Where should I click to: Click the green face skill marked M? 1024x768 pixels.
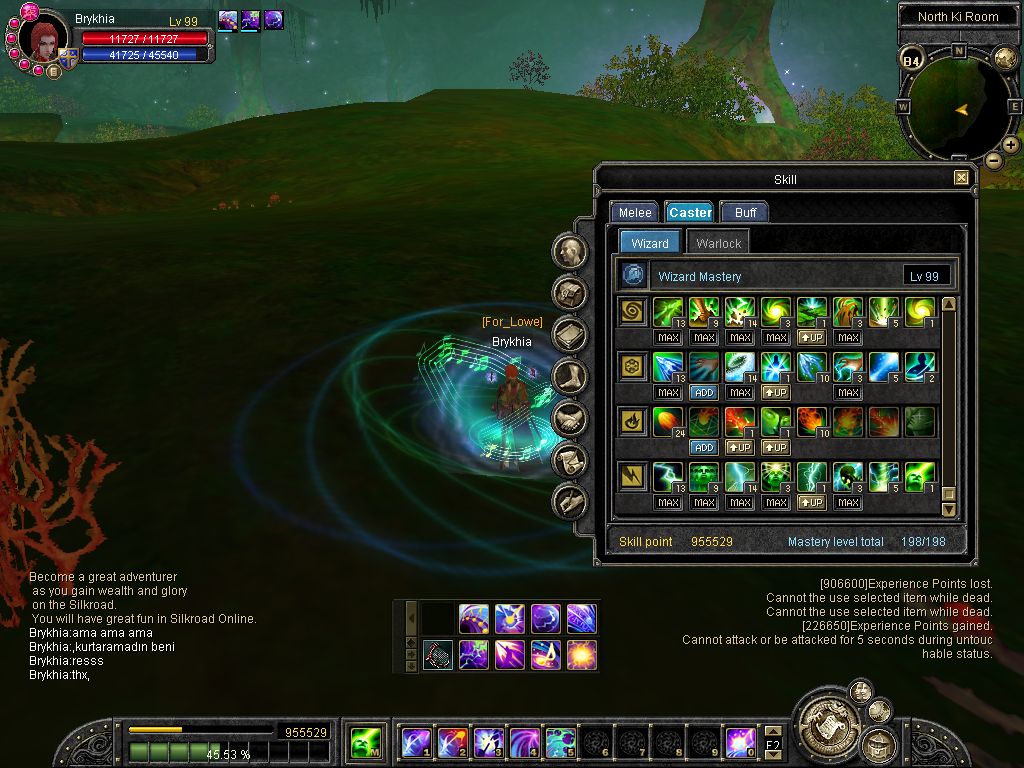pyautogui.click(x=364, y=742)
